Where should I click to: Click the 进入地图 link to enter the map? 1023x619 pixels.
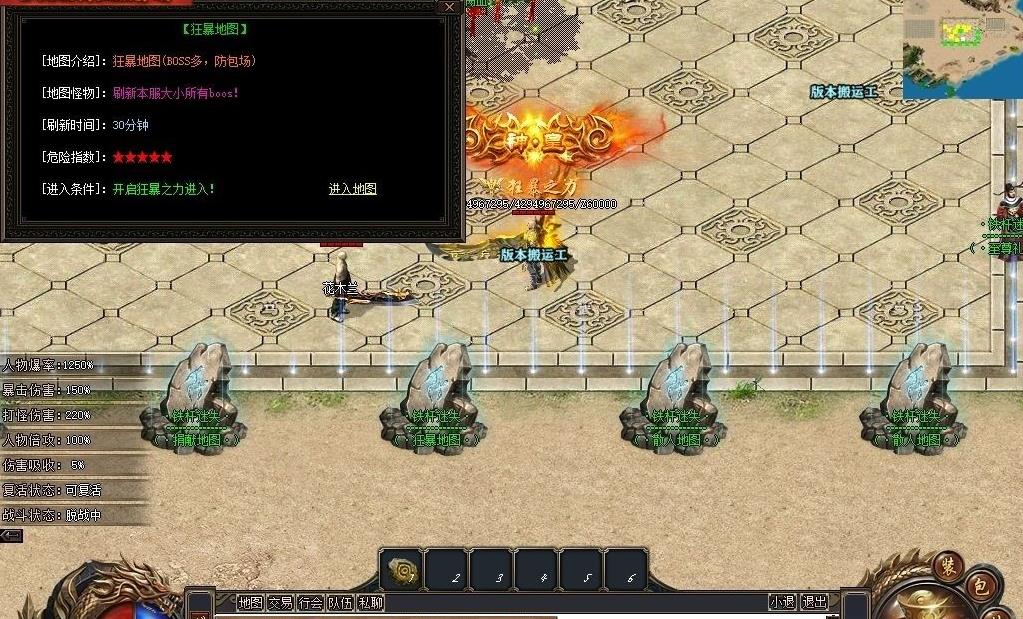point(352,189)
